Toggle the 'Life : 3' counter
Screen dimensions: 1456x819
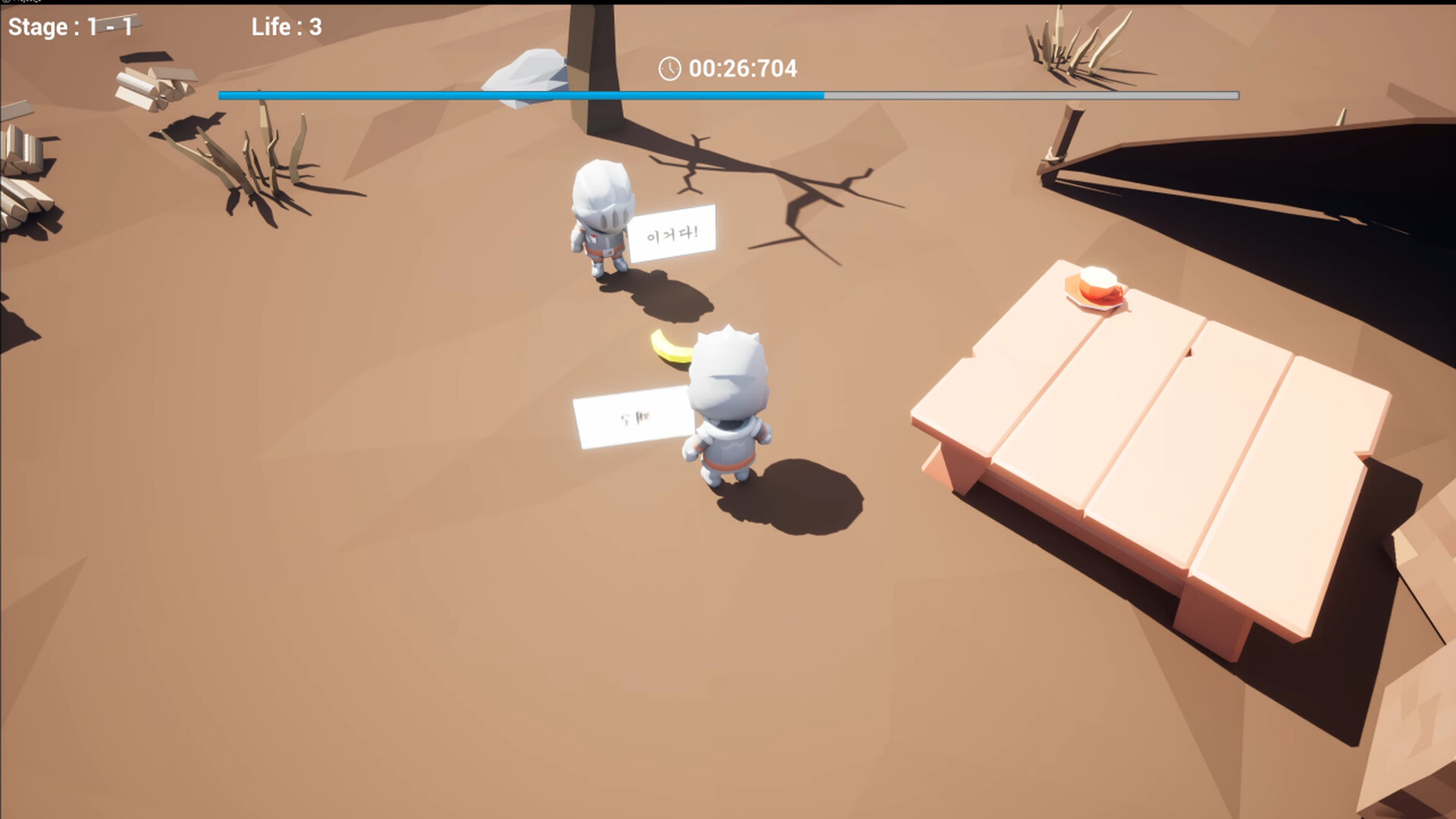(287, 27)
